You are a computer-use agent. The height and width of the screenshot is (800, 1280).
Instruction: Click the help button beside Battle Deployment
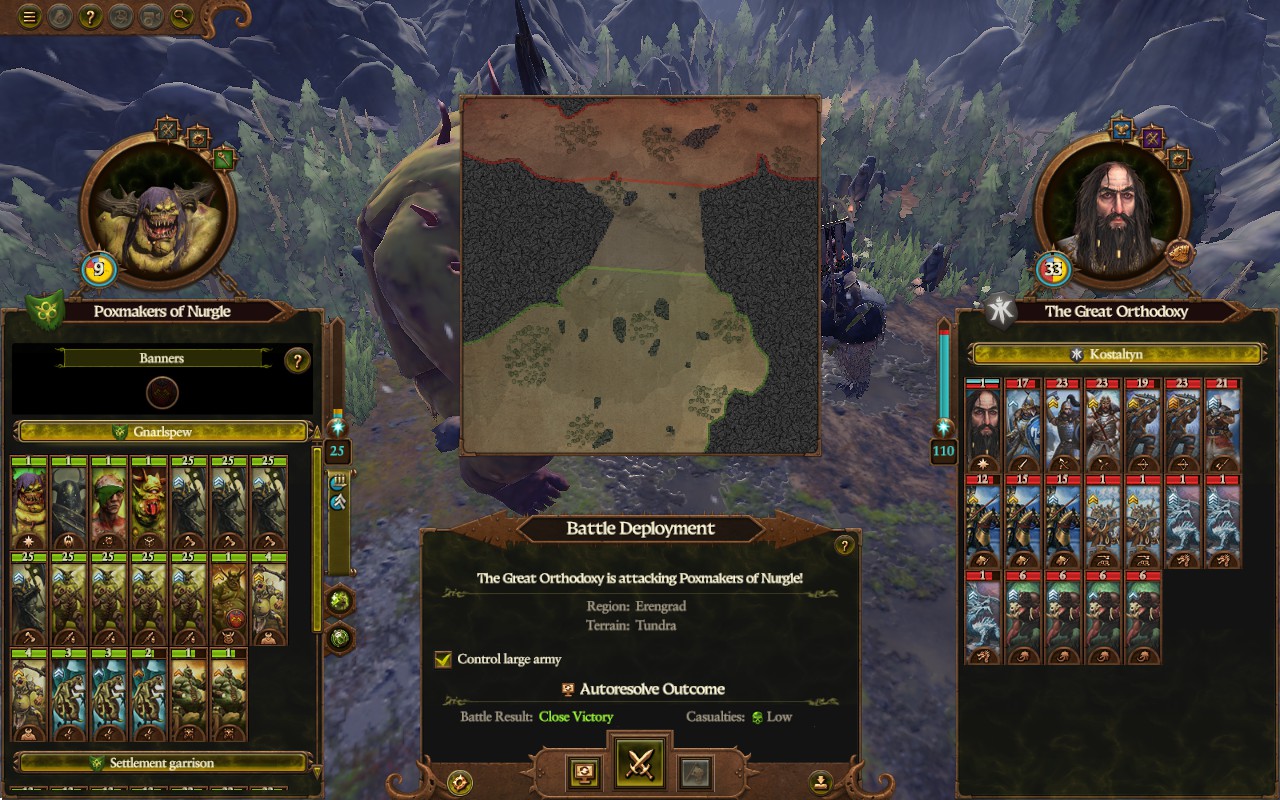845,543
